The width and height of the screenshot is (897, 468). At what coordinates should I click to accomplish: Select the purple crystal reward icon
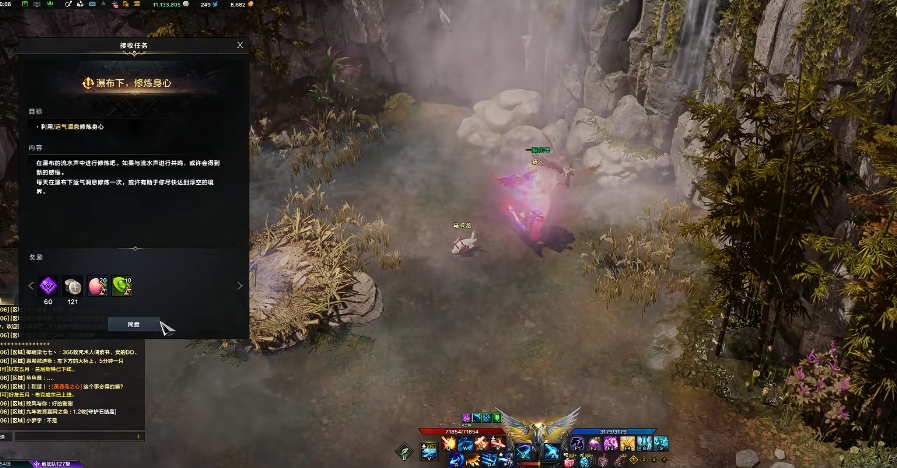[48, 286]
